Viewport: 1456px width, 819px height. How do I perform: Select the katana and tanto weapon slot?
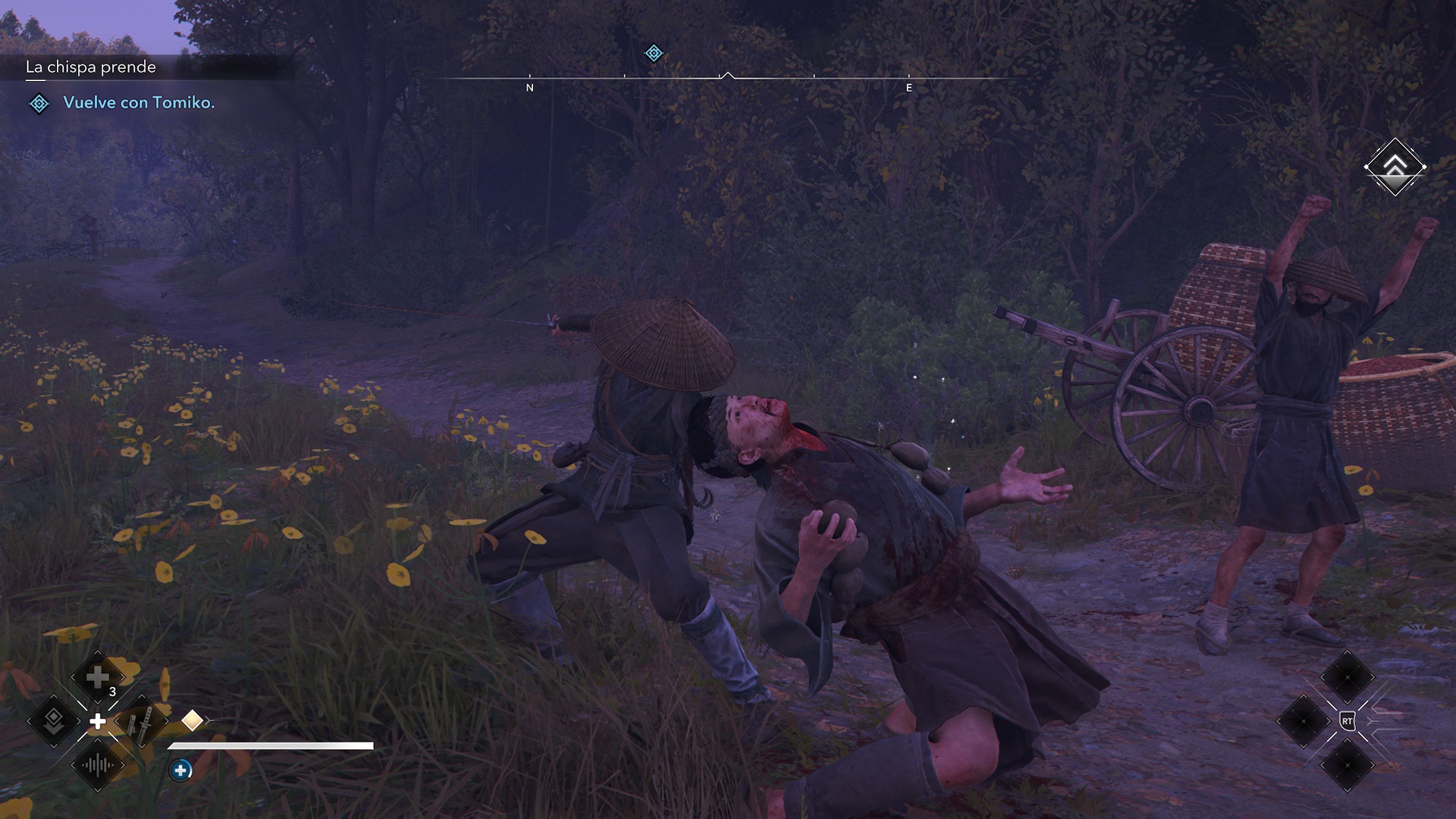click(141, 721)
